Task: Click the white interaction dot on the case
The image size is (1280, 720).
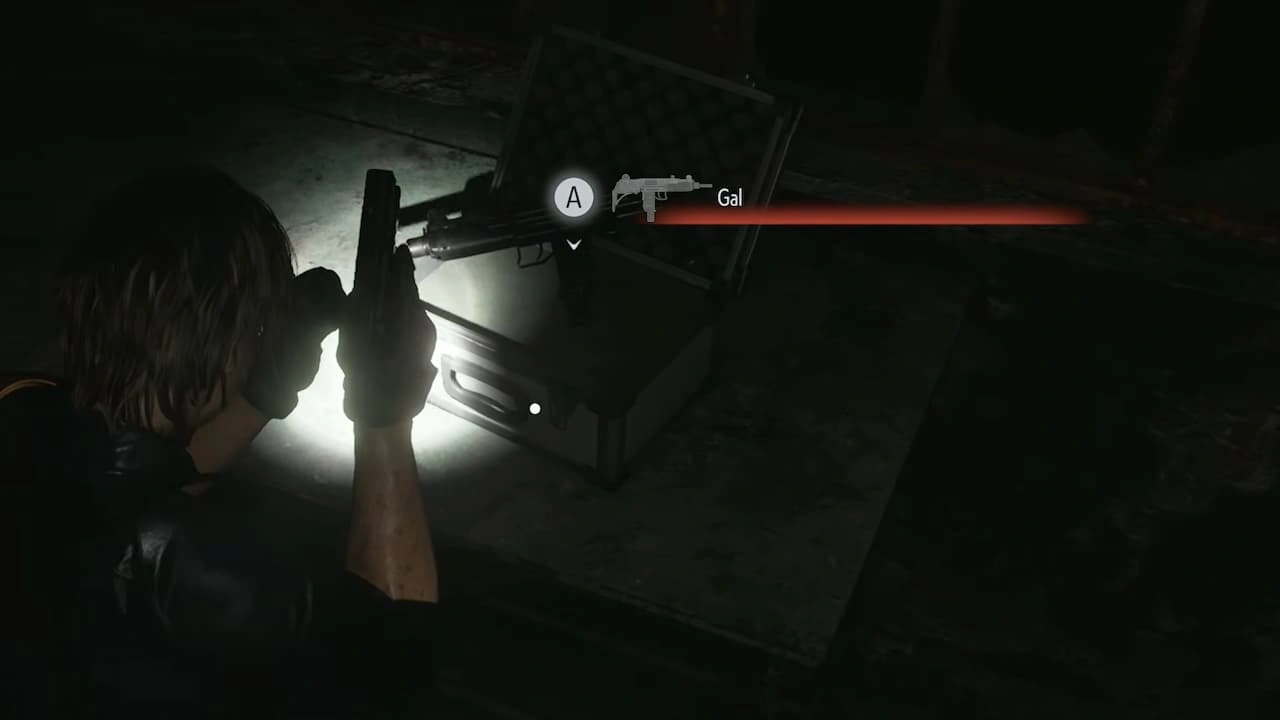Action: point(535,408)
